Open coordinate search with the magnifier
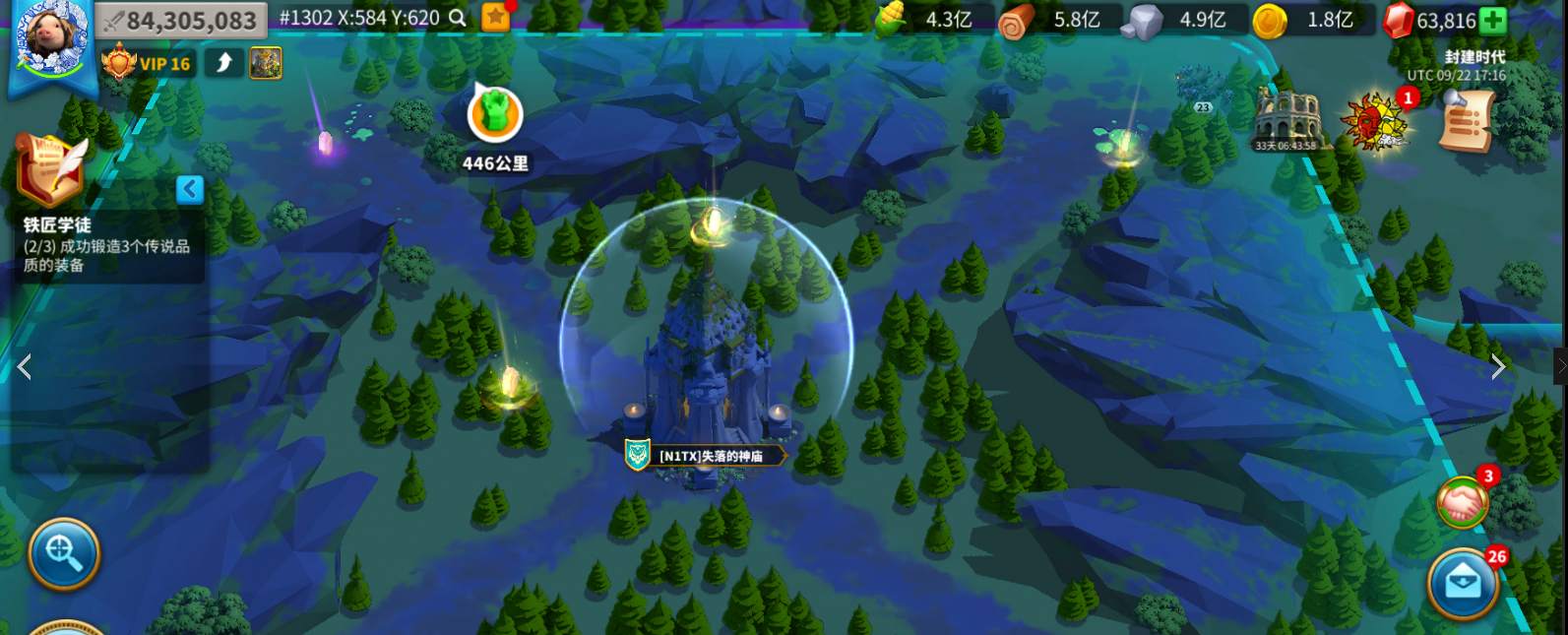Image resolution: width=1568 pixels, height=635 pixels. [x=458, y=18]
